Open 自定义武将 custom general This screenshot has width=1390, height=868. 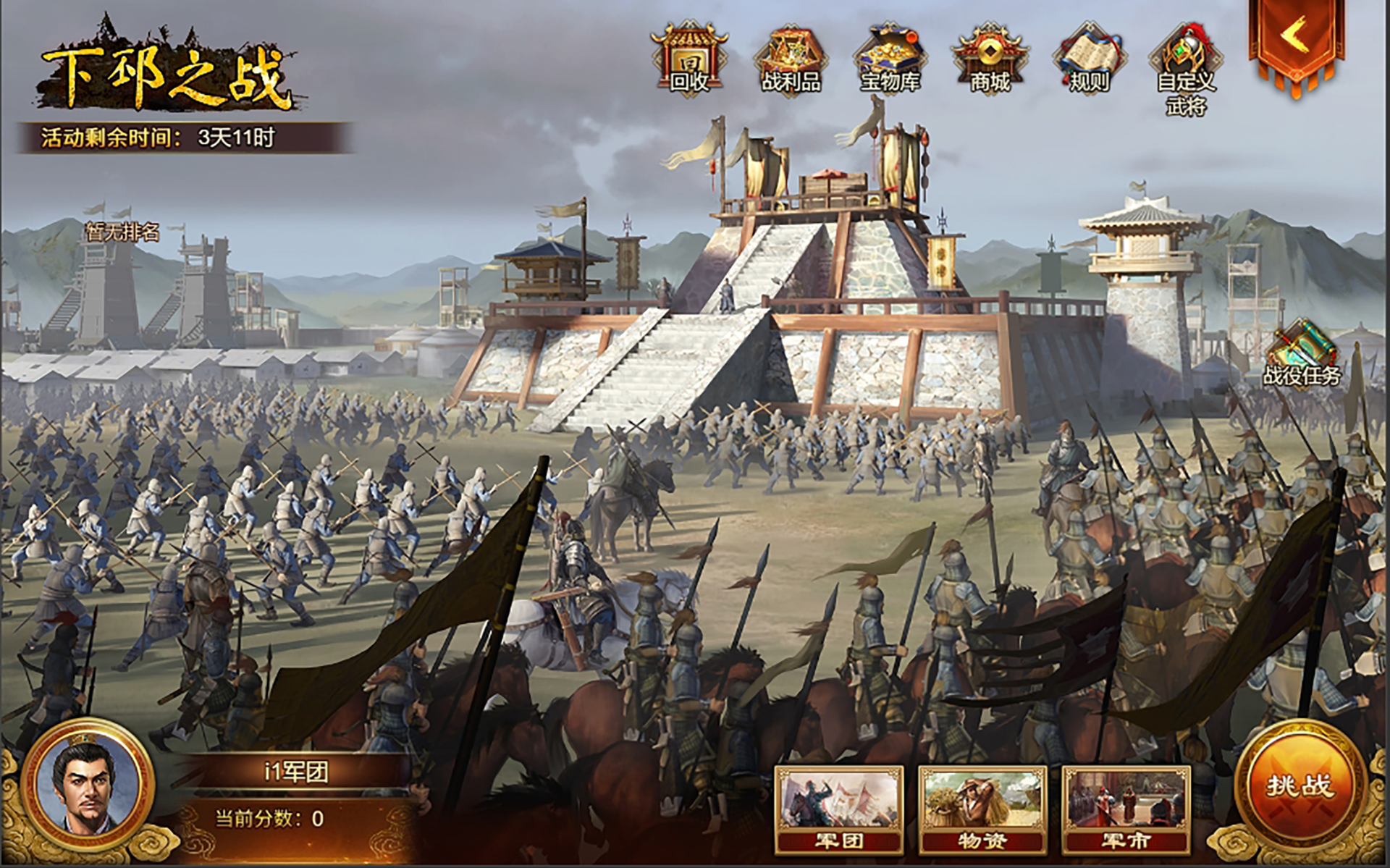tap(1187, 67)
